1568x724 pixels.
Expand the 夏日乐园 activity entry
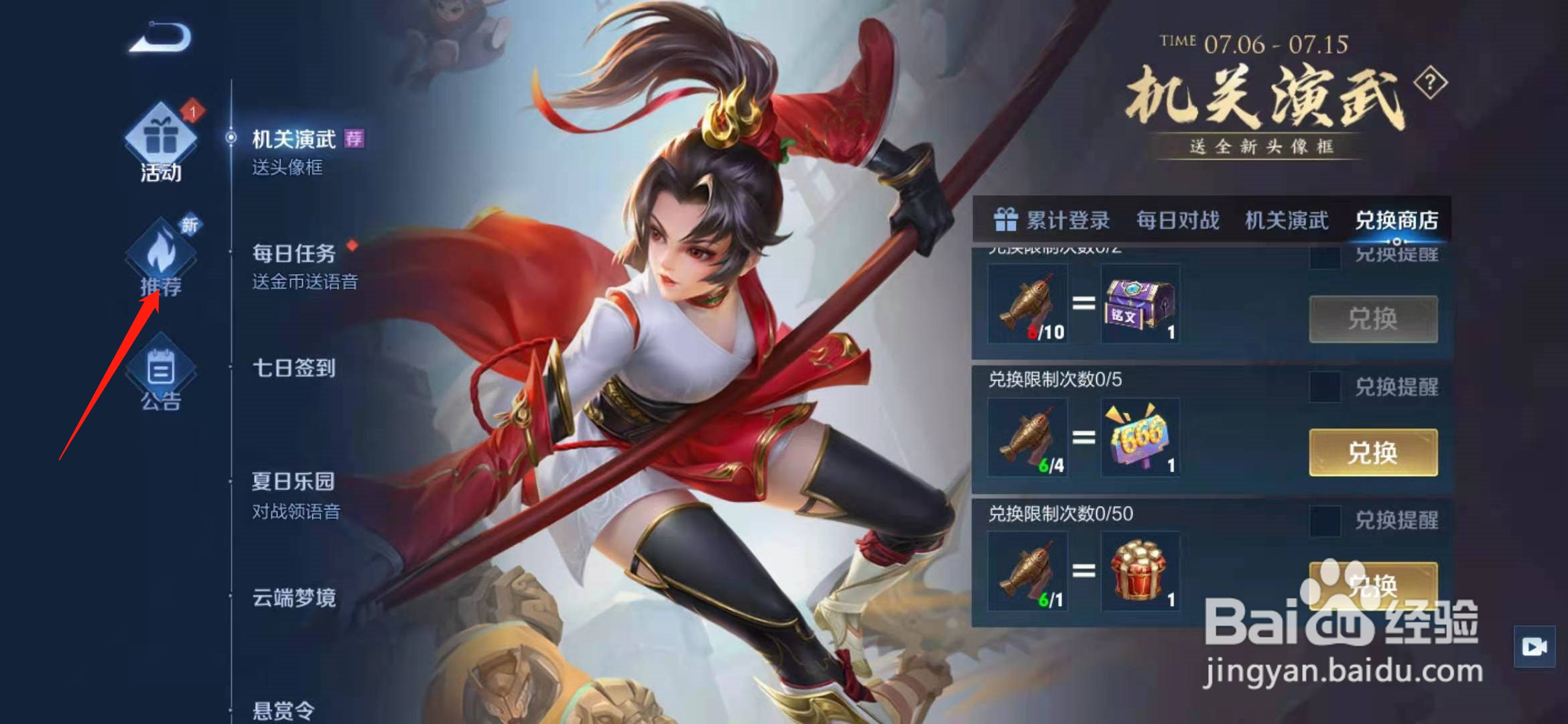292,481
